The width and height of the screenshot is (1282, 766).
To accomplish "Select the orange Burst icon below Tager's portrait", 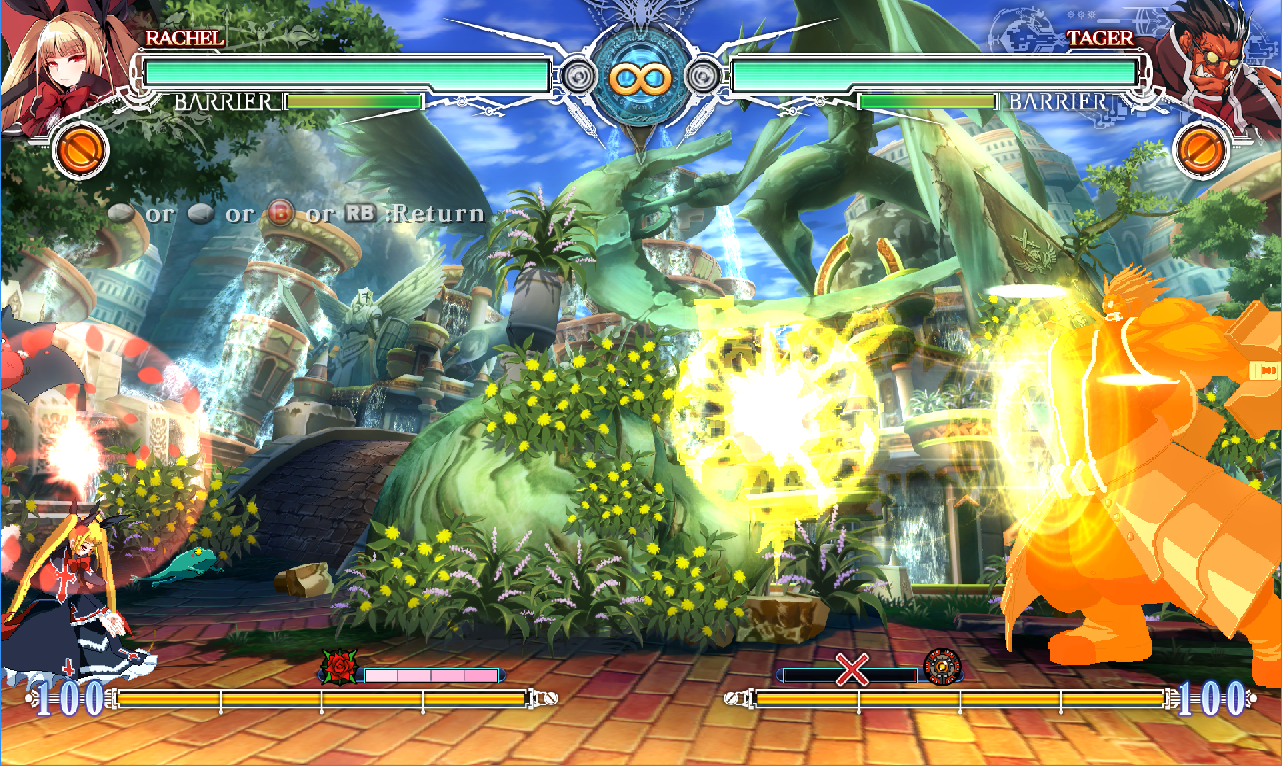I will point(1201,150).
